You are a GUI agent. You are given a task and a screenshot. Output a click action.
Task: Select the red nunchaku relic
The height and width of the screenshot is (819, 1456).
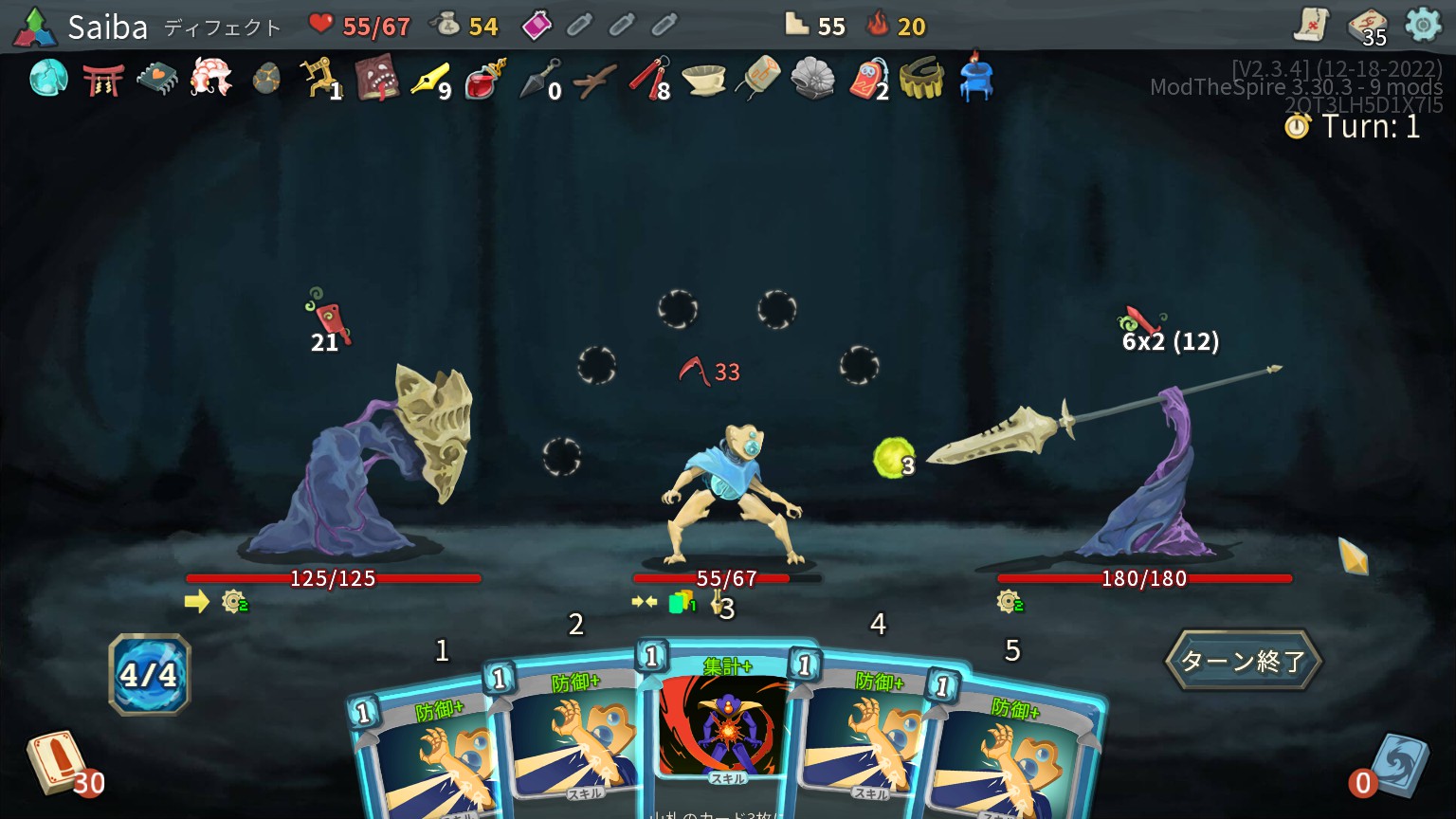(648, 79)
